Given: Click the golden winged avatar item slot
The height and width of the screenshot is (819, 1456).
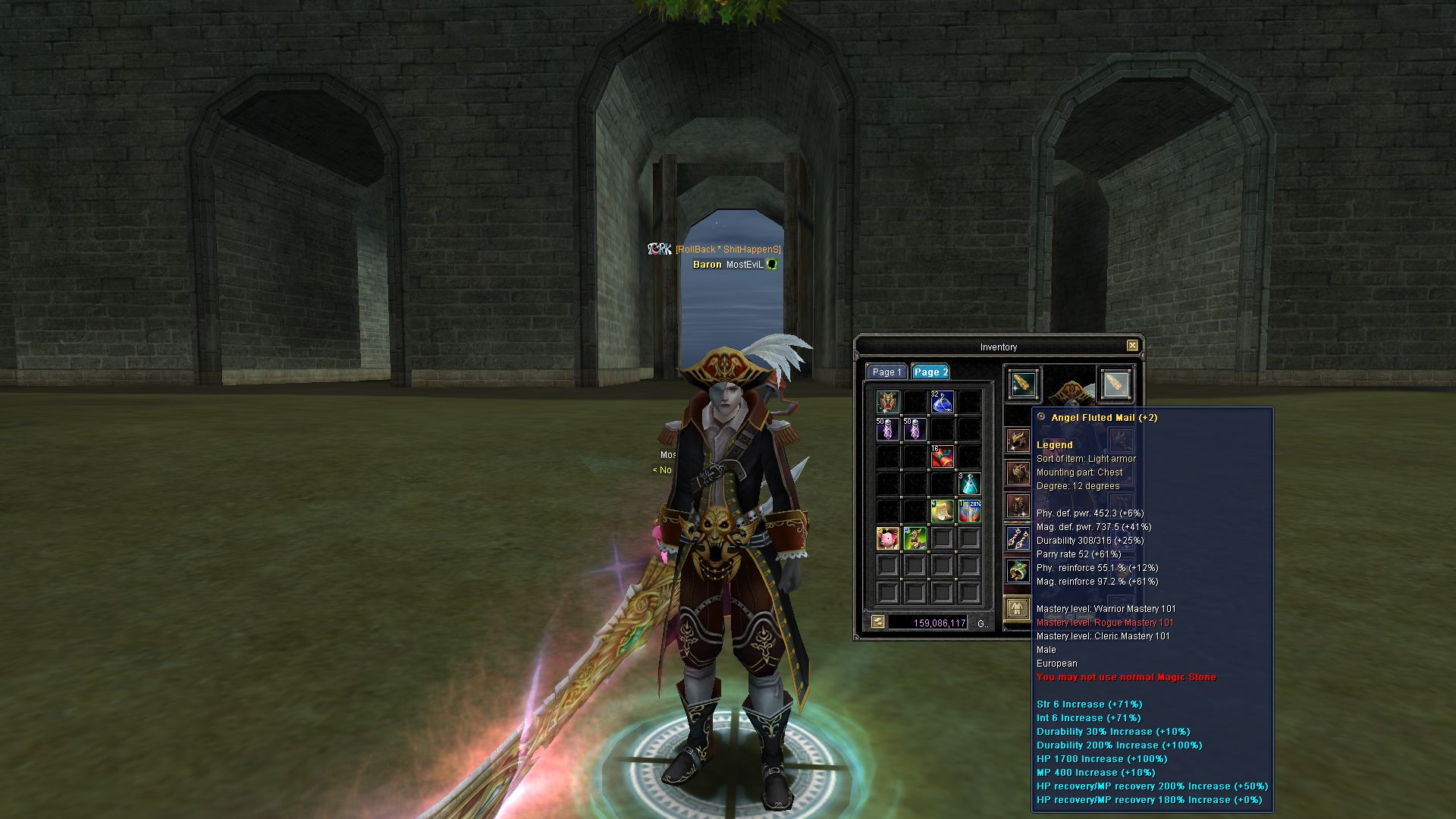Looking at the screenshot, I should pyautogui.click(x=887, y=402).
